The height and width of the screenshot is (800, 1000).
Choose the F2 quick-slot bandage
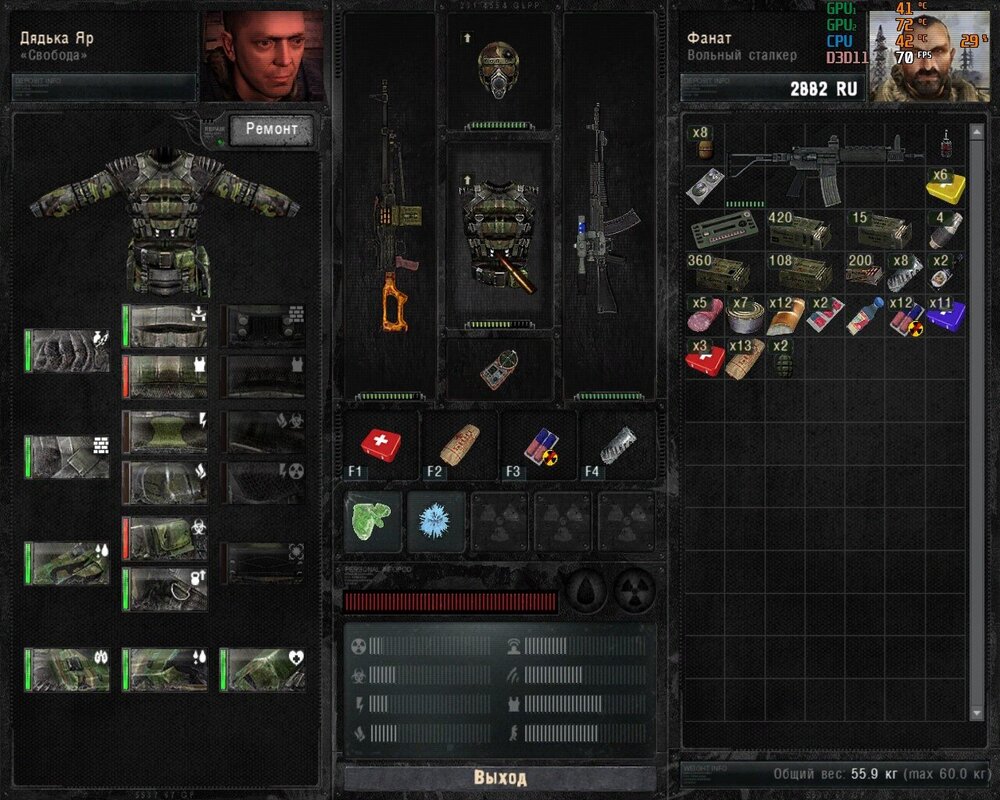click(x=459, y=444)
